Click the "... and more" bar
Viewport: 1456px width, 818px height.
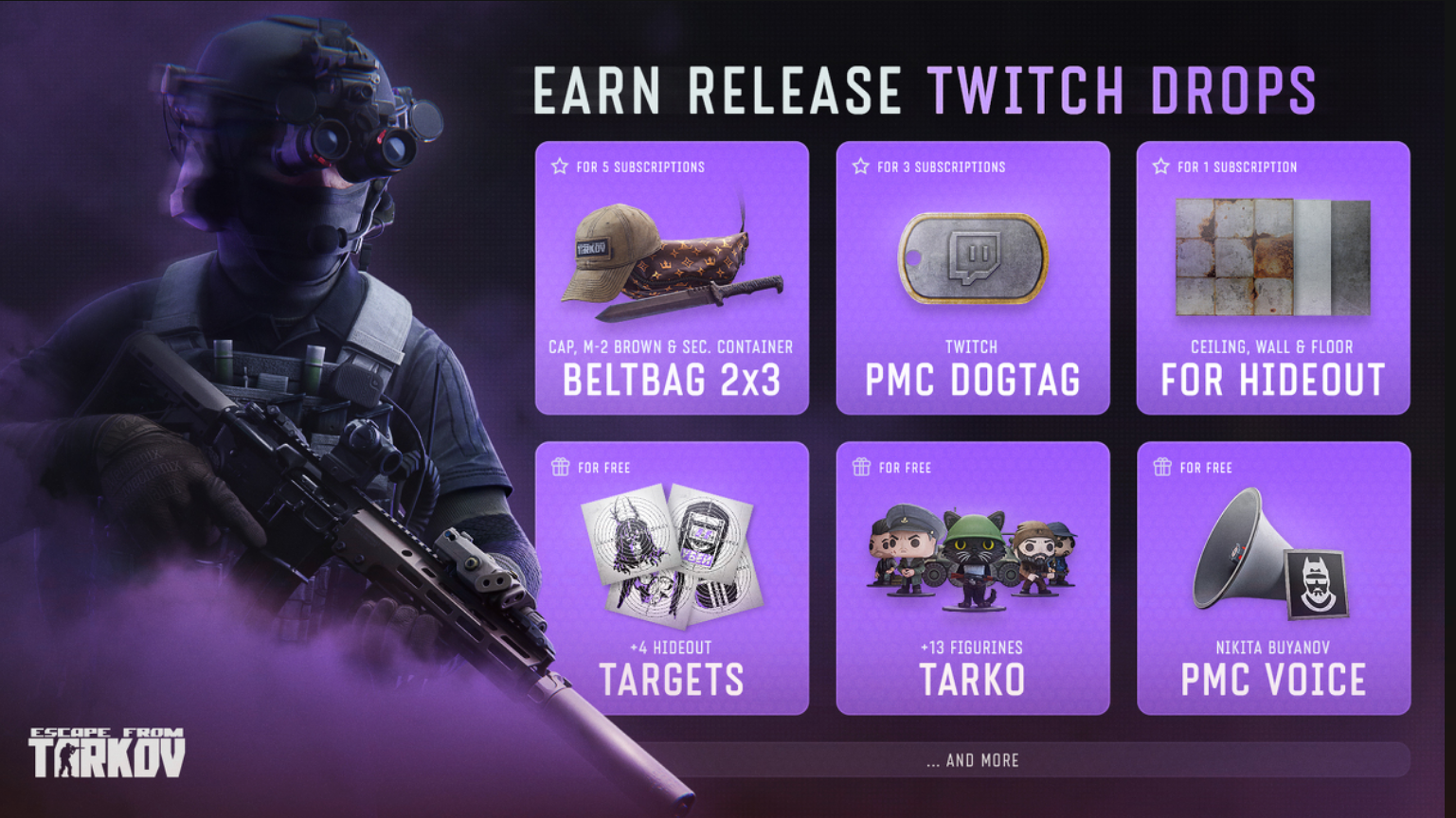[x=973, y=760]
